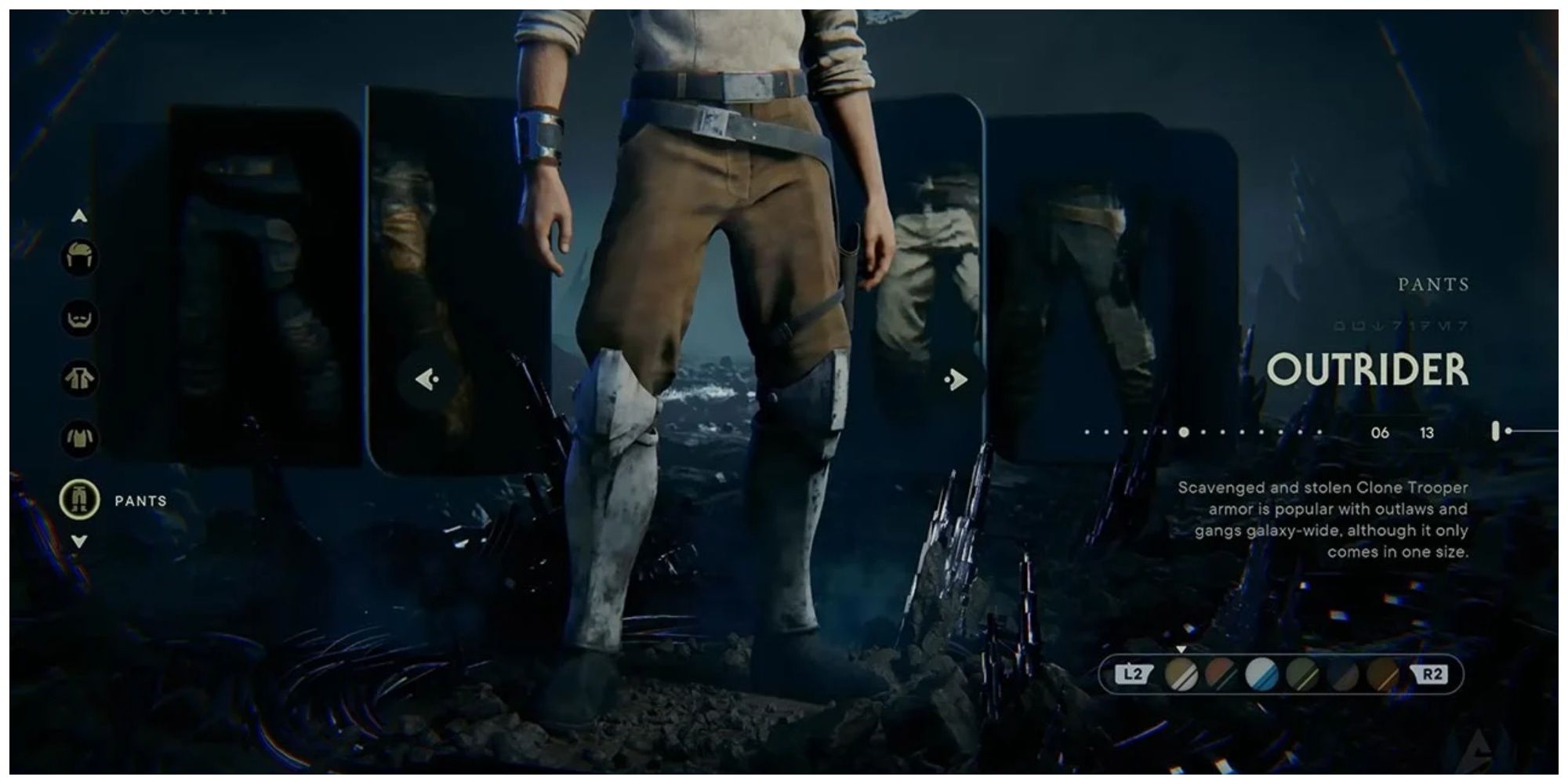Click the olive-green color swatch
The width and height of the screenshot is (1568, 784).
1302,673
